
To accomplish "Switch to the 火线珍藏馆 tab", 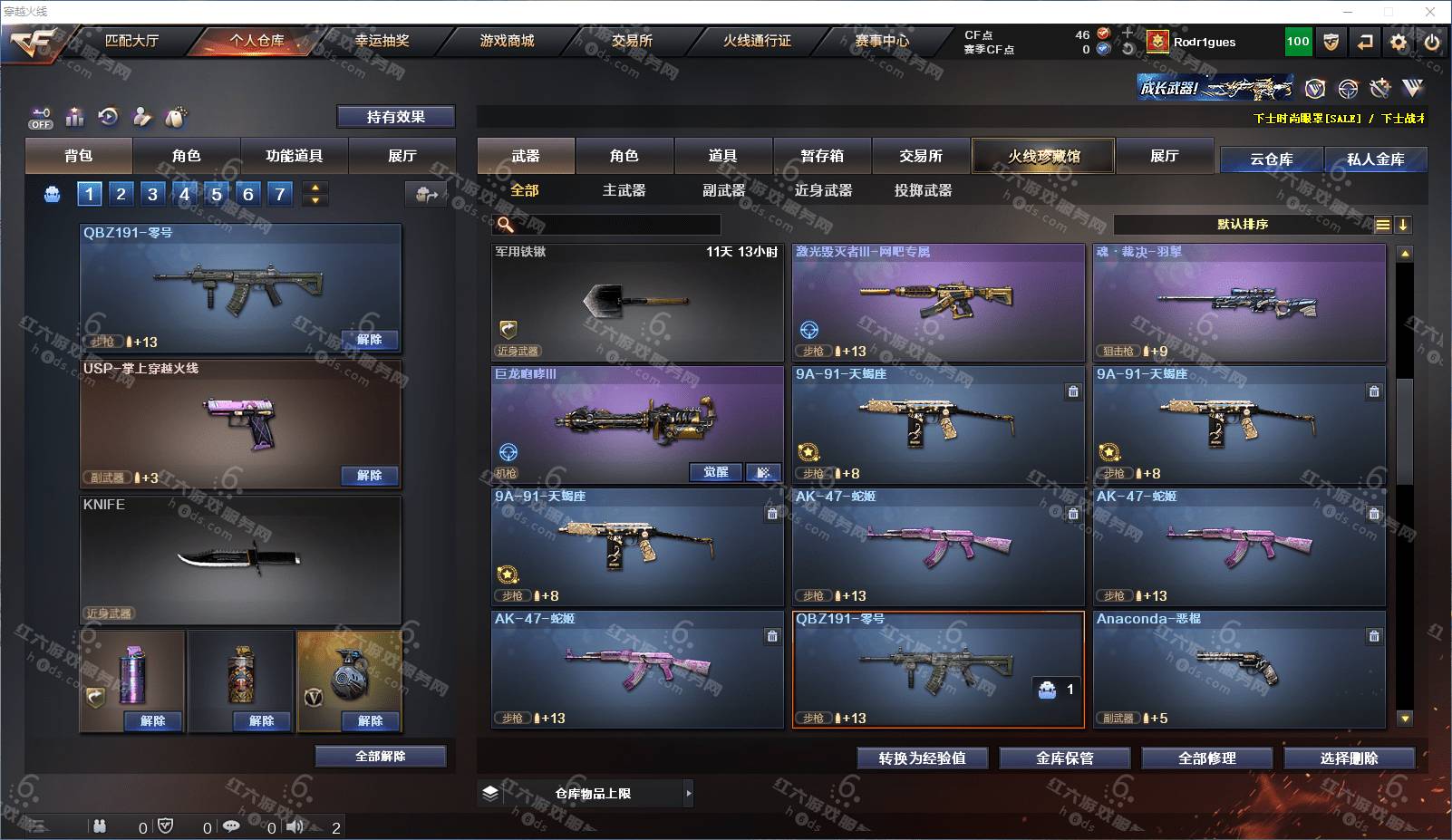I will point(1043,156).
